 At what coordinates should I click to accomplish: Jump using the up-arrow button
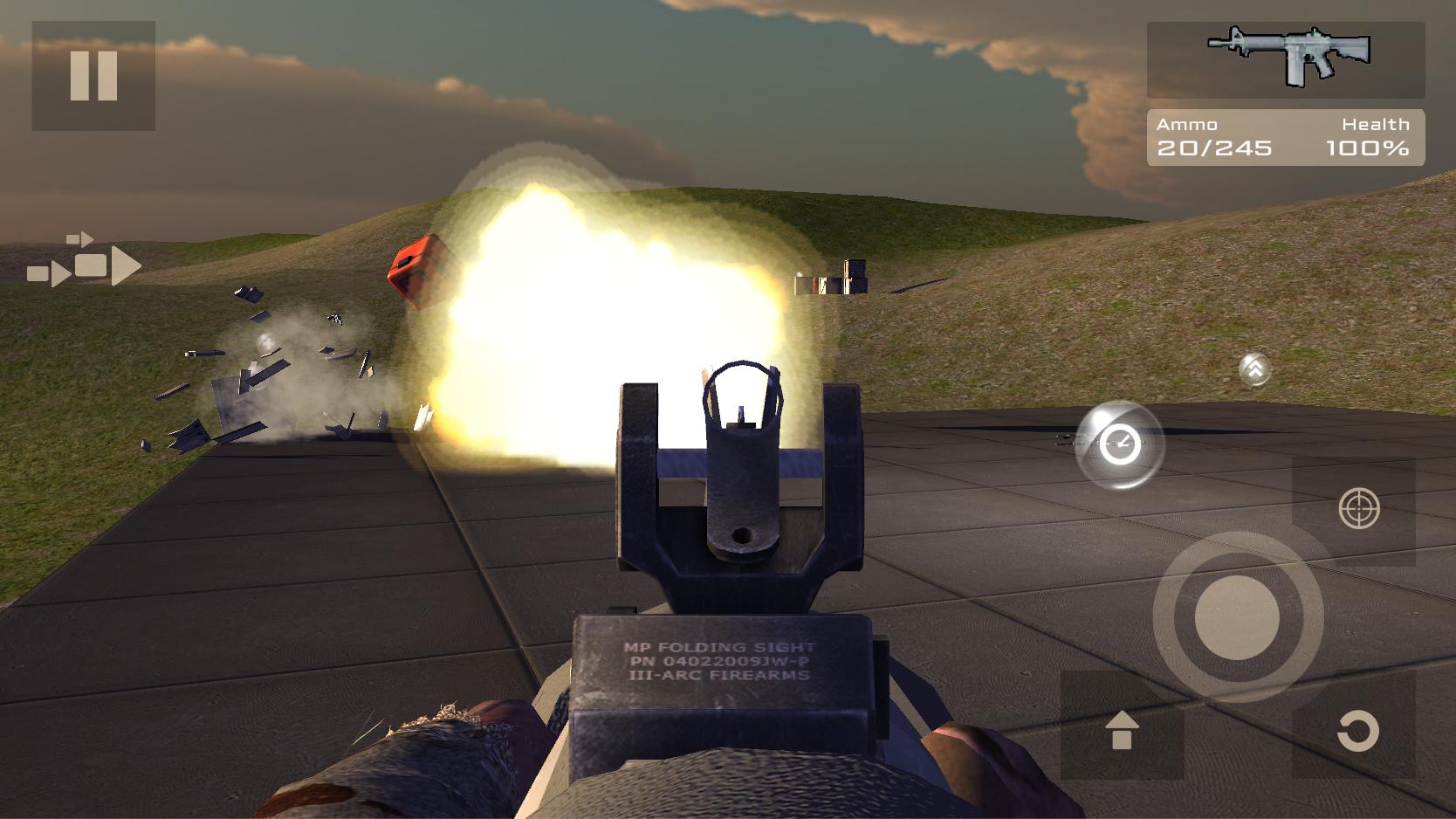coord(1122,729)
